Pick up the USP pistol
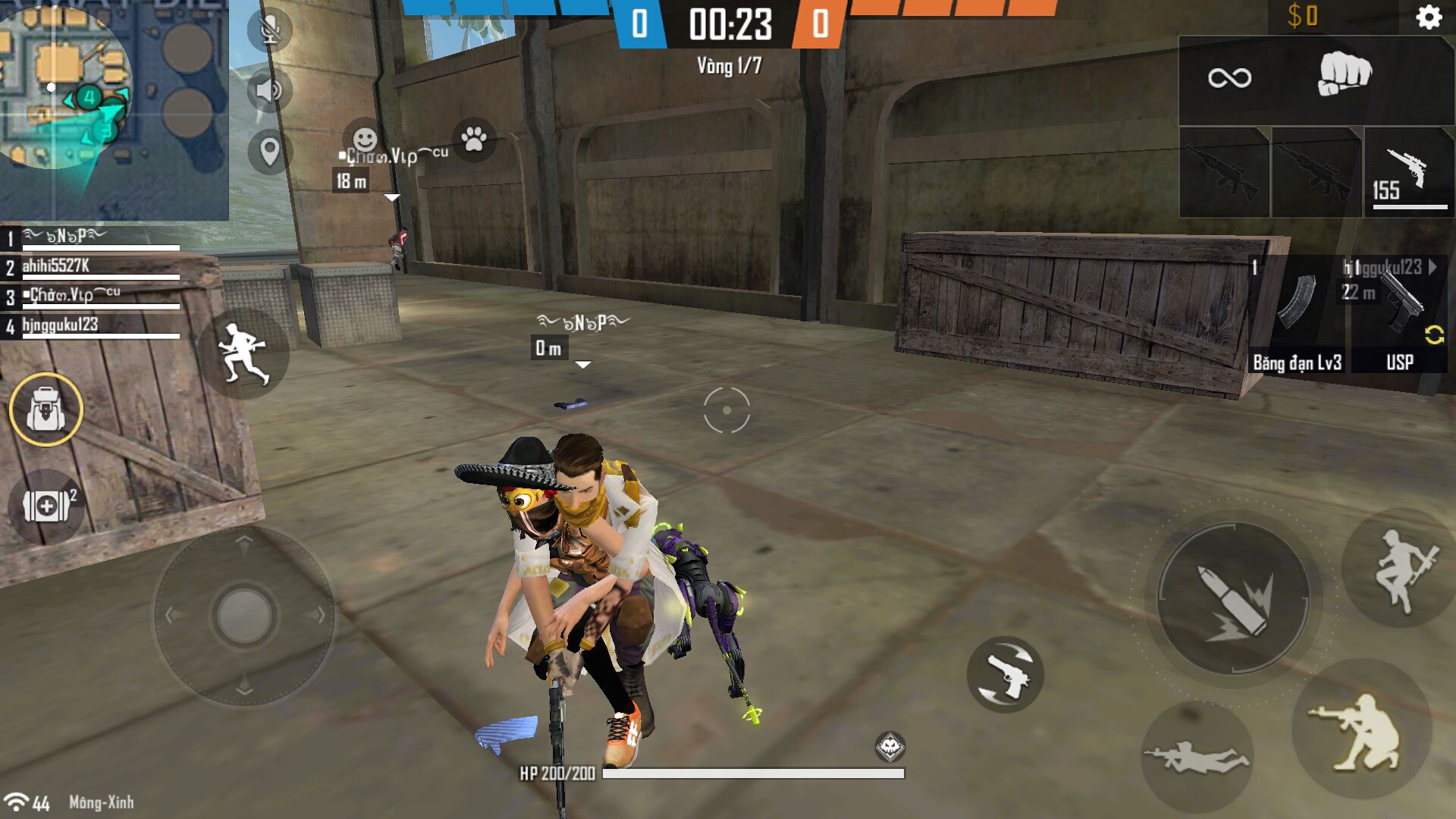This screenshot has width=1456, height=819. coord(1400,315)
